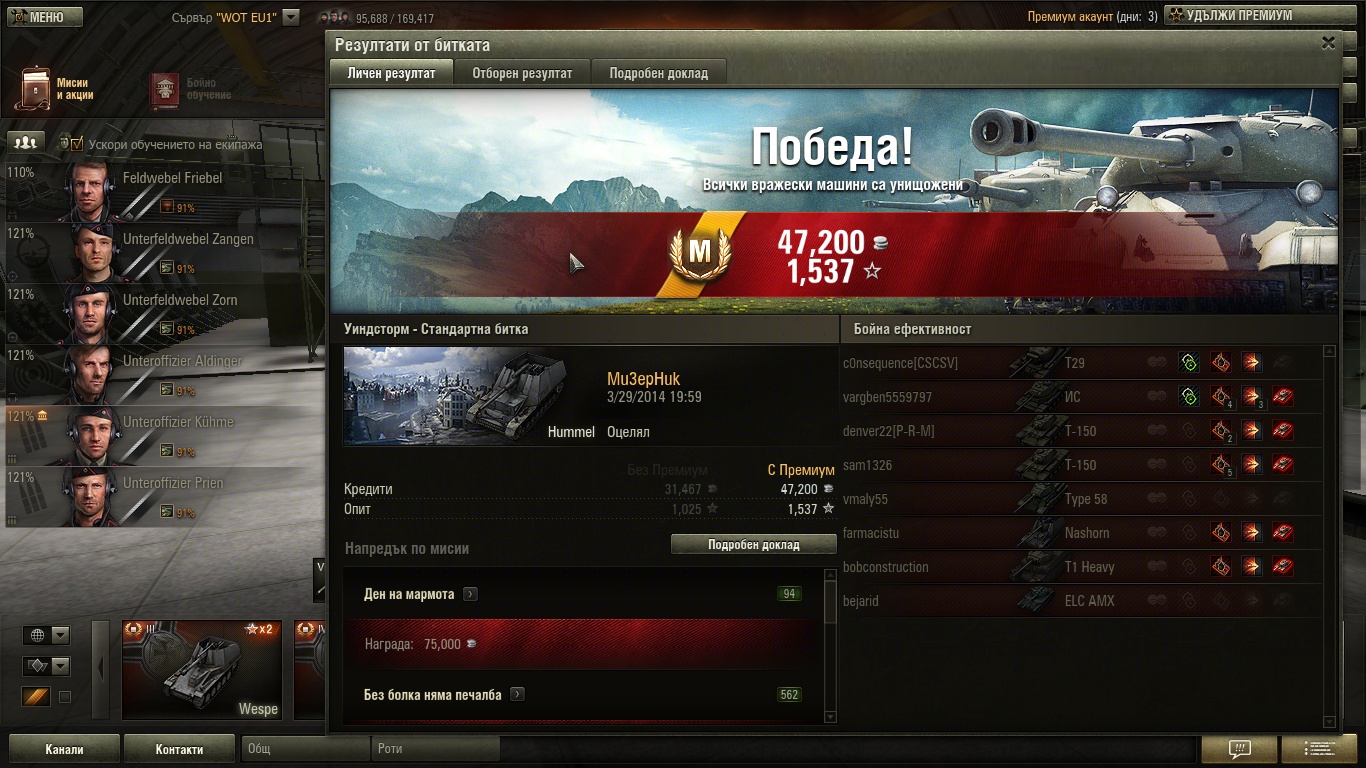Close the battle results window
This screenshot has width=1366, height=768.
click(1328, 43)
